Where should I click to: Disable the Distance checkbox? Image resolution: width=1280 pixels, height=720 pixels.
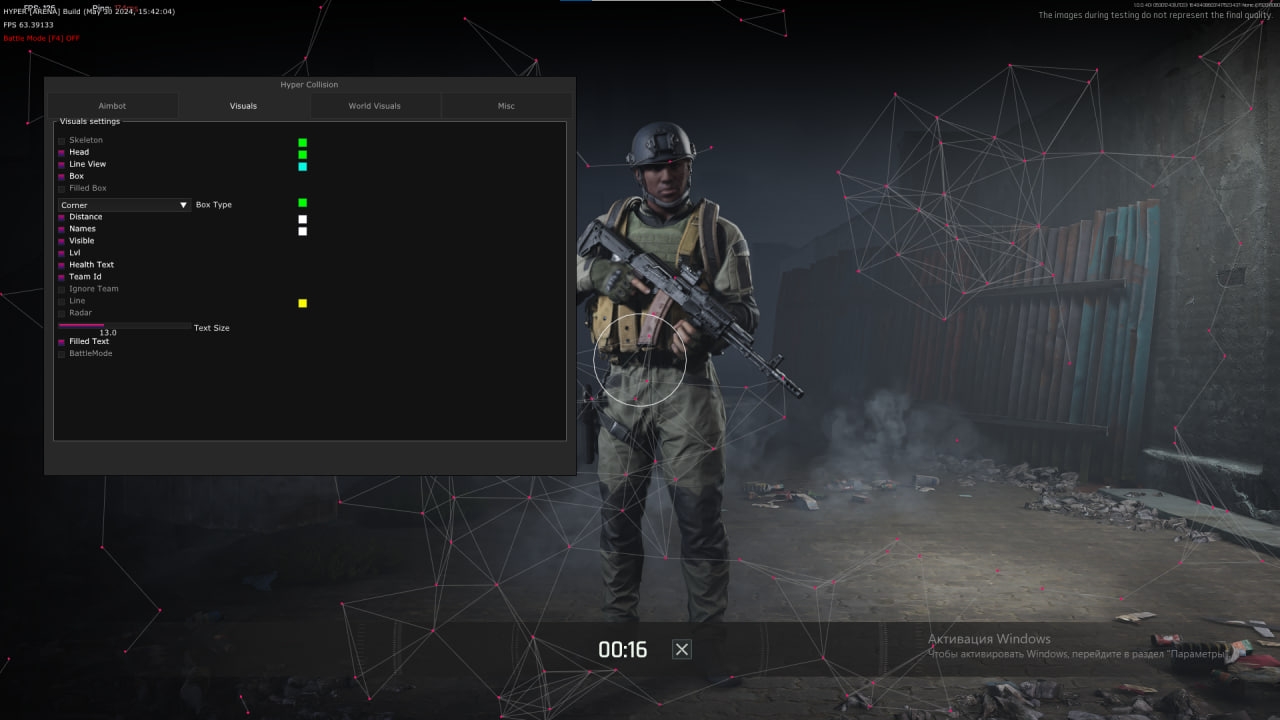pyautogui.click(x=61, y=216)
